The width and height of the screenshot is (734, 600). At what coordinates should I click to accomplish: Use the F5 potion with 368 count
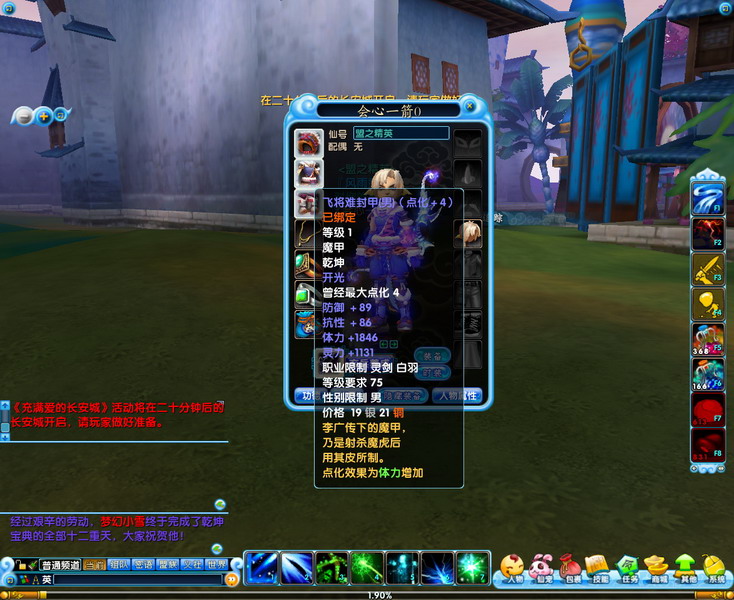tap(708, 339)
